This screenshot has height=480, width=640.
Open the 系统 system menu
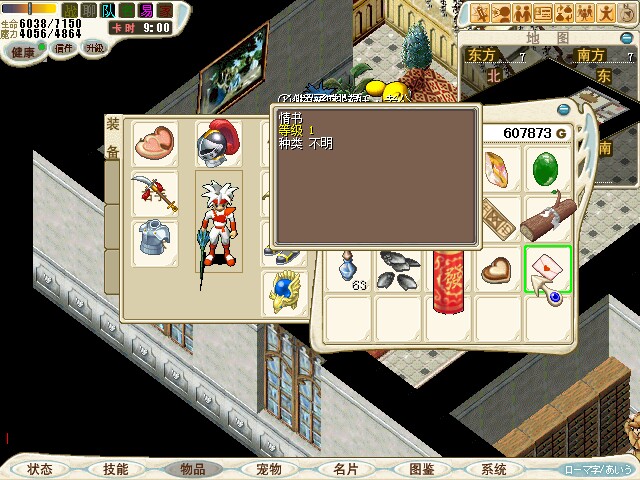pos(493,468)
